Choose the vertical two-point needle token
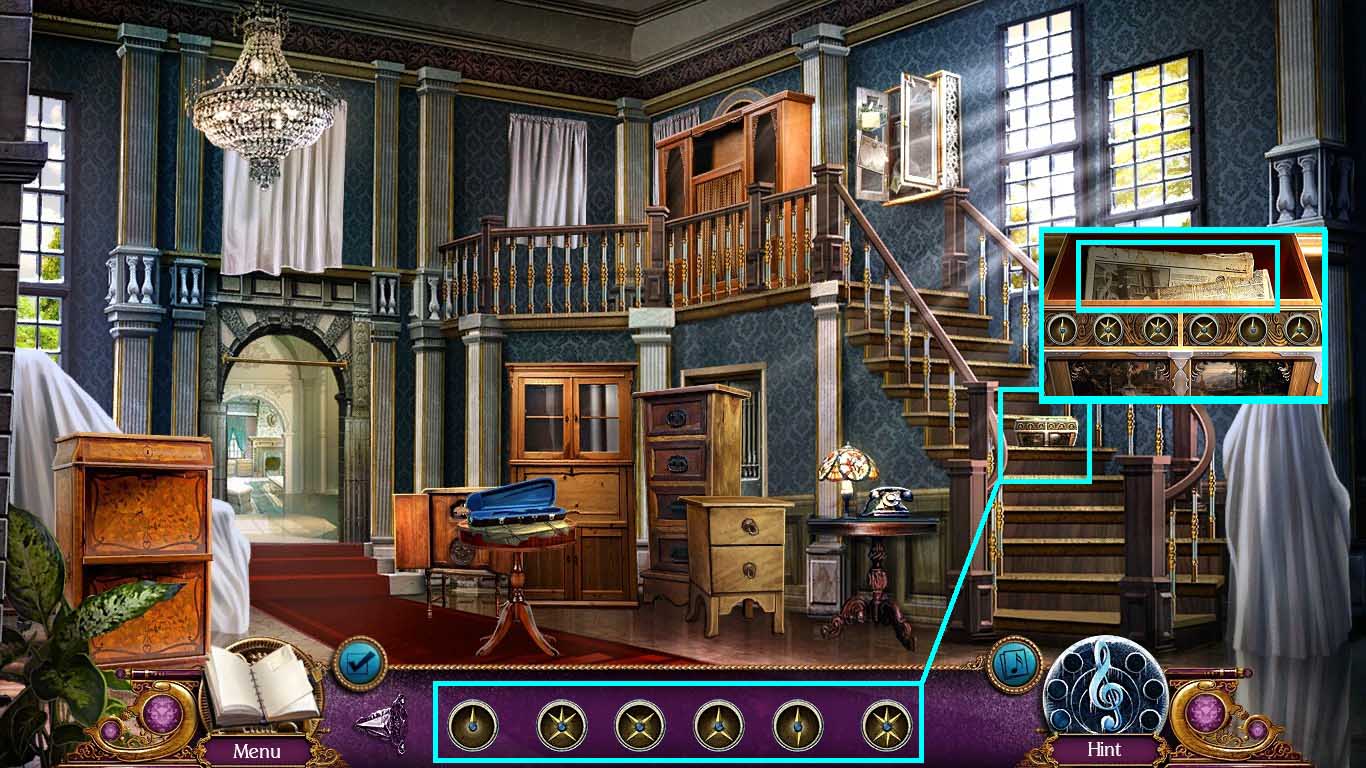 coord(798,725)
